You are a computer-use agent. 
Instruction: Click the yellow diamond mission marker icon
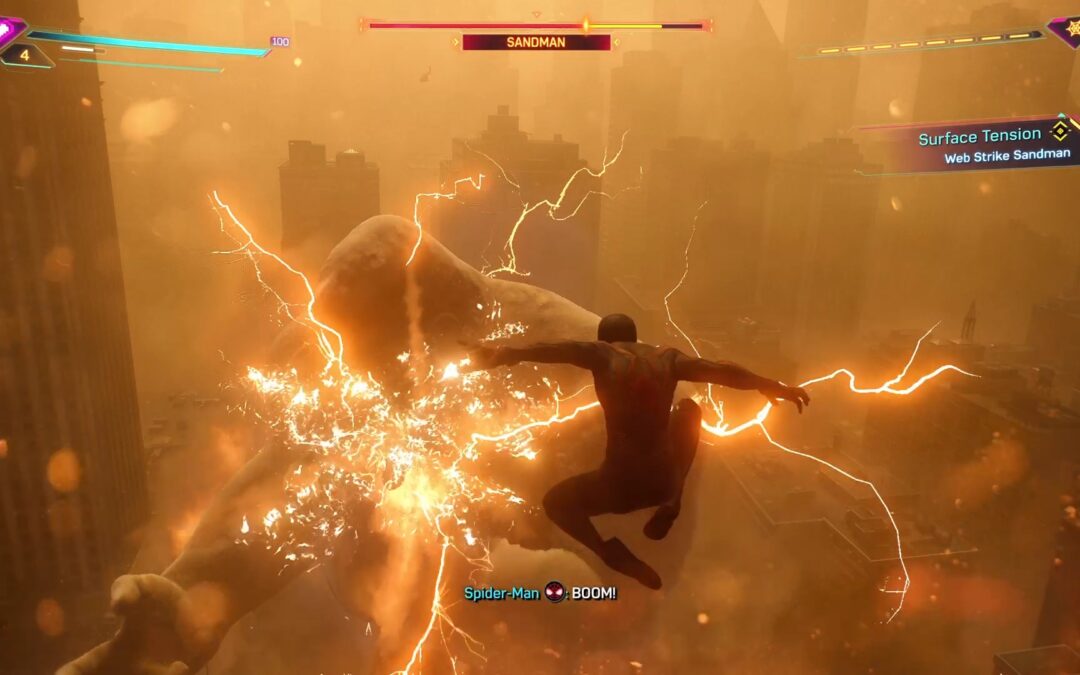[x=1059, y=131]
